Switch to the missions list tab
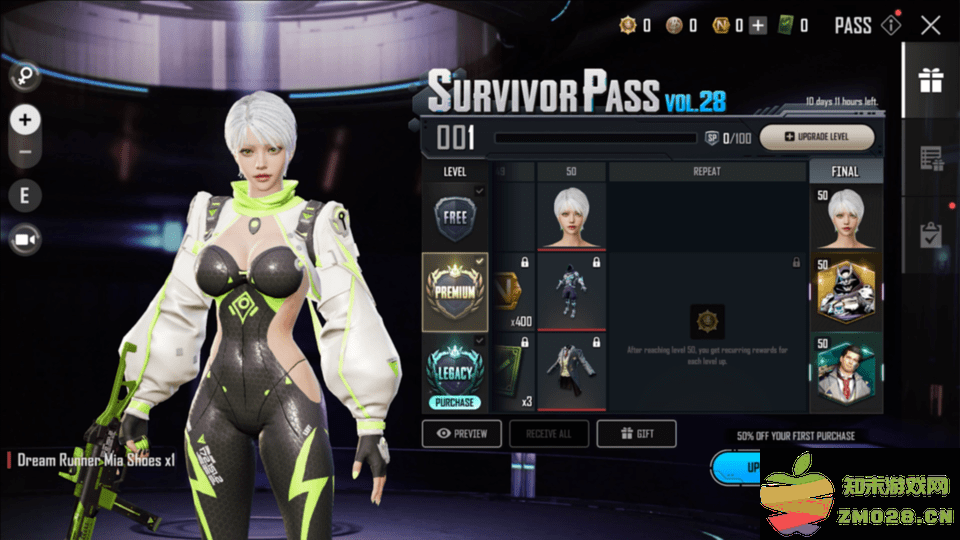 tap(931, 158)
